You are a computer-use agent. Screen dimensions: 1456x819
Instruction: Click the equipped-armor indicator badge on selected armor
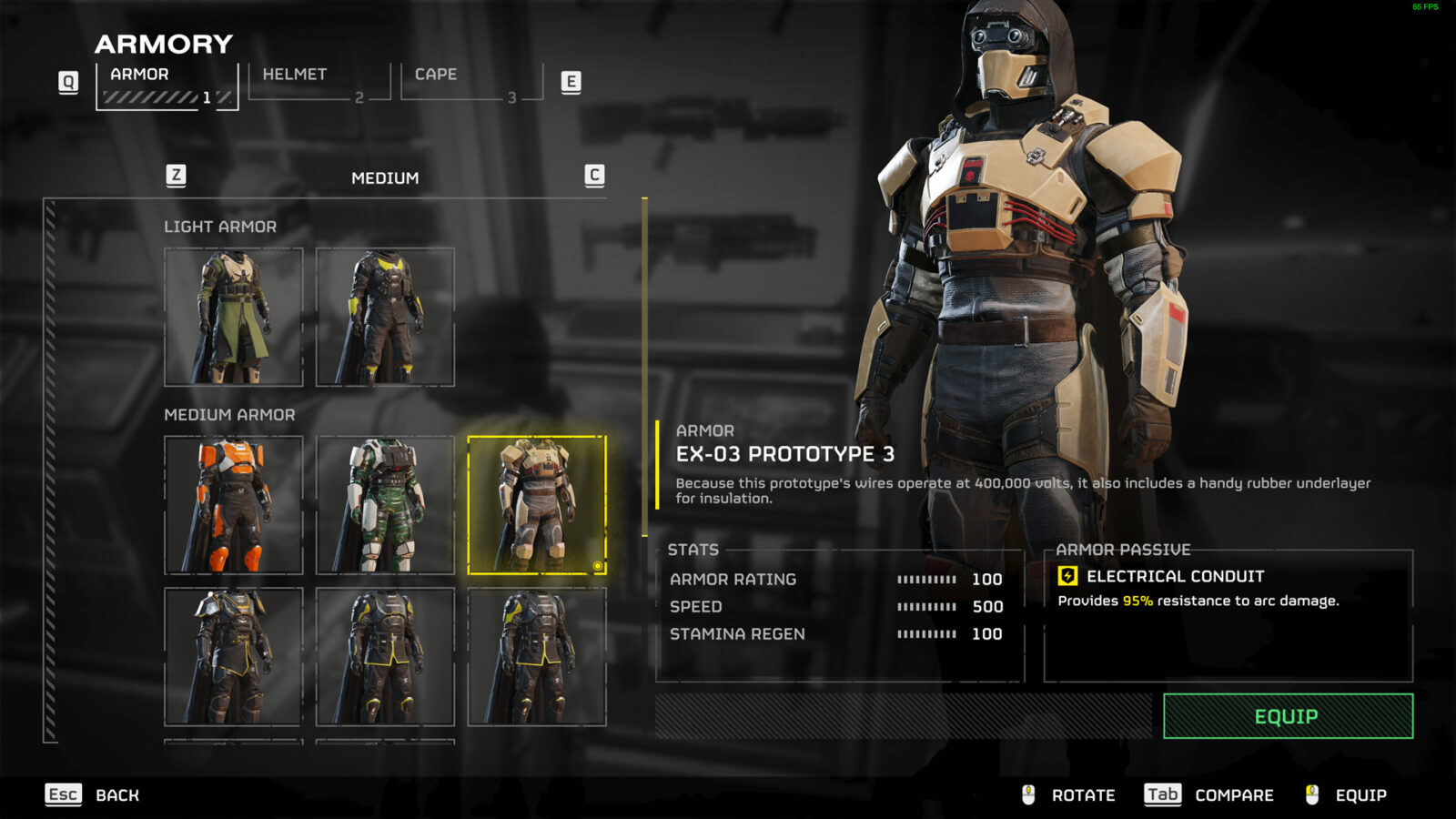600,567
